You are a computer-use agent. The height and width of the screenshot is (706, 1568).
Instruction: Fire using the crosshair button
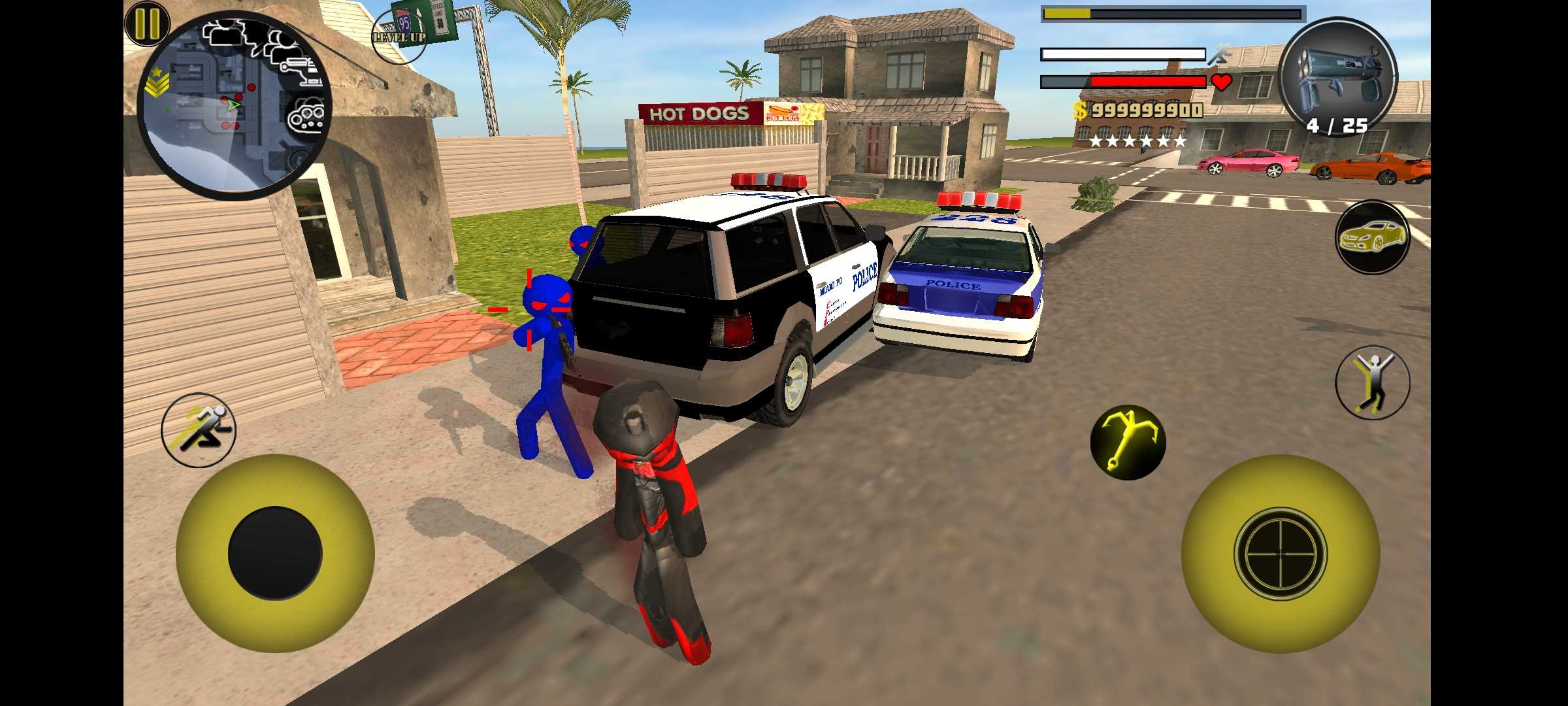pos(1280,553)
